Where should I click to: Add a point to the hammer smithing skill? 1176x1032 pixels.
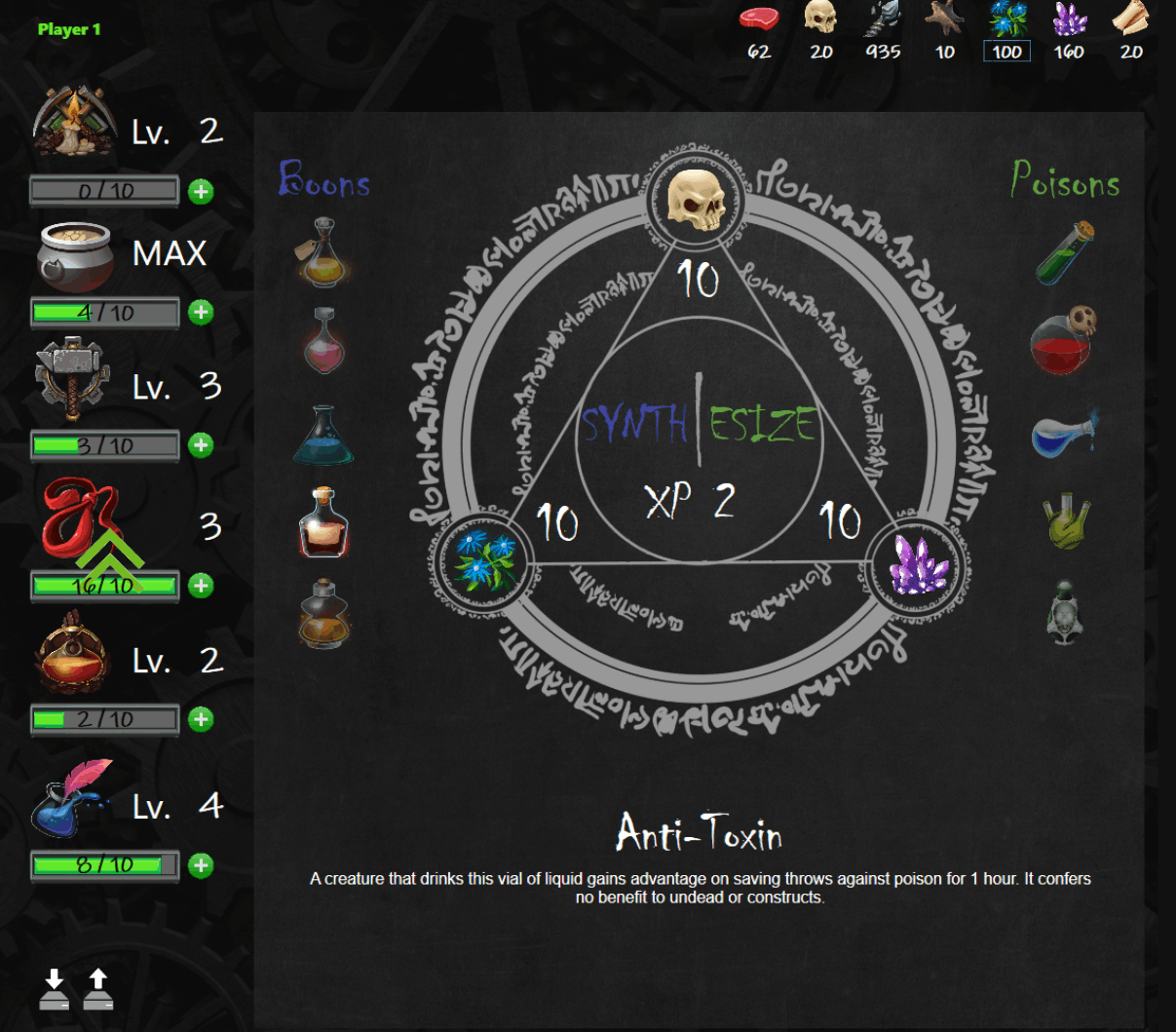[201, 445]
